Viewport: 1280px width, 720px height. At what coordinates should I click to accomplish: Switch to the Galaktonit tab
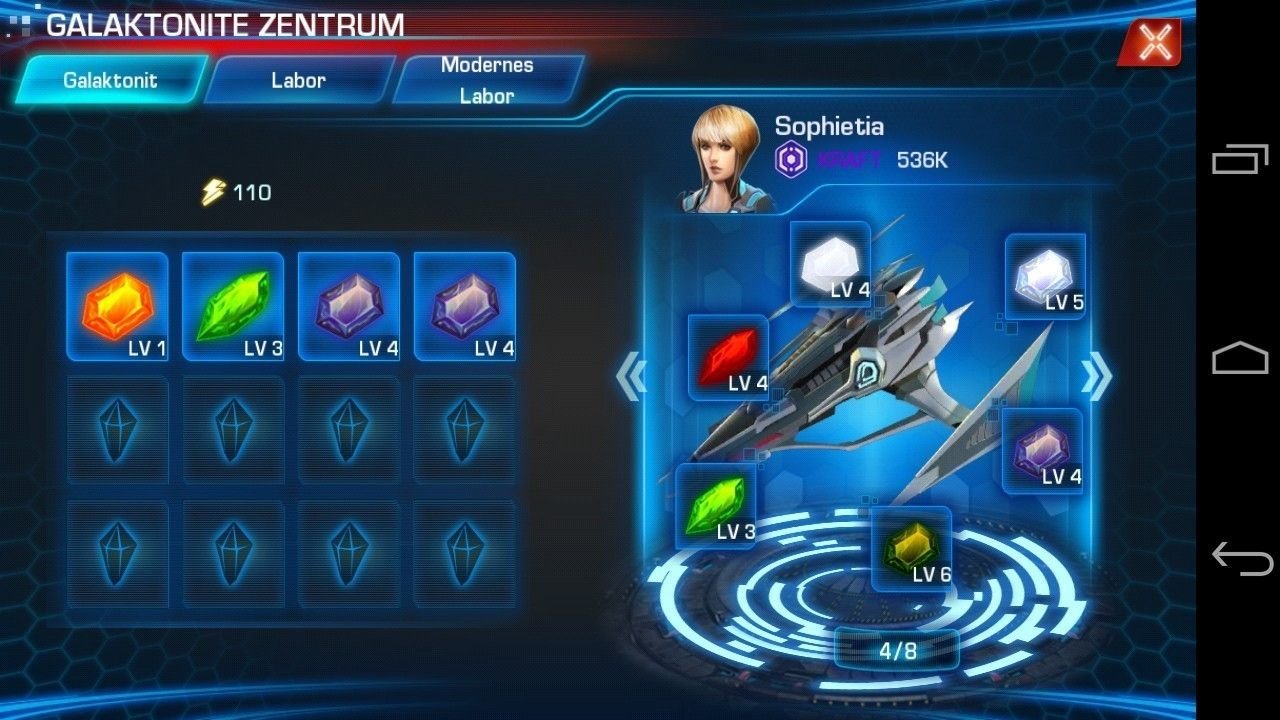[111, 80]
